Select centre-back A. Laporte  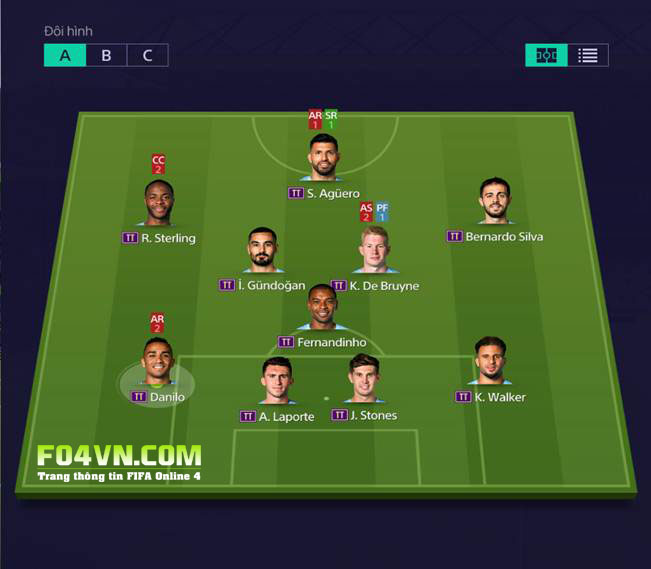(276, 381)
